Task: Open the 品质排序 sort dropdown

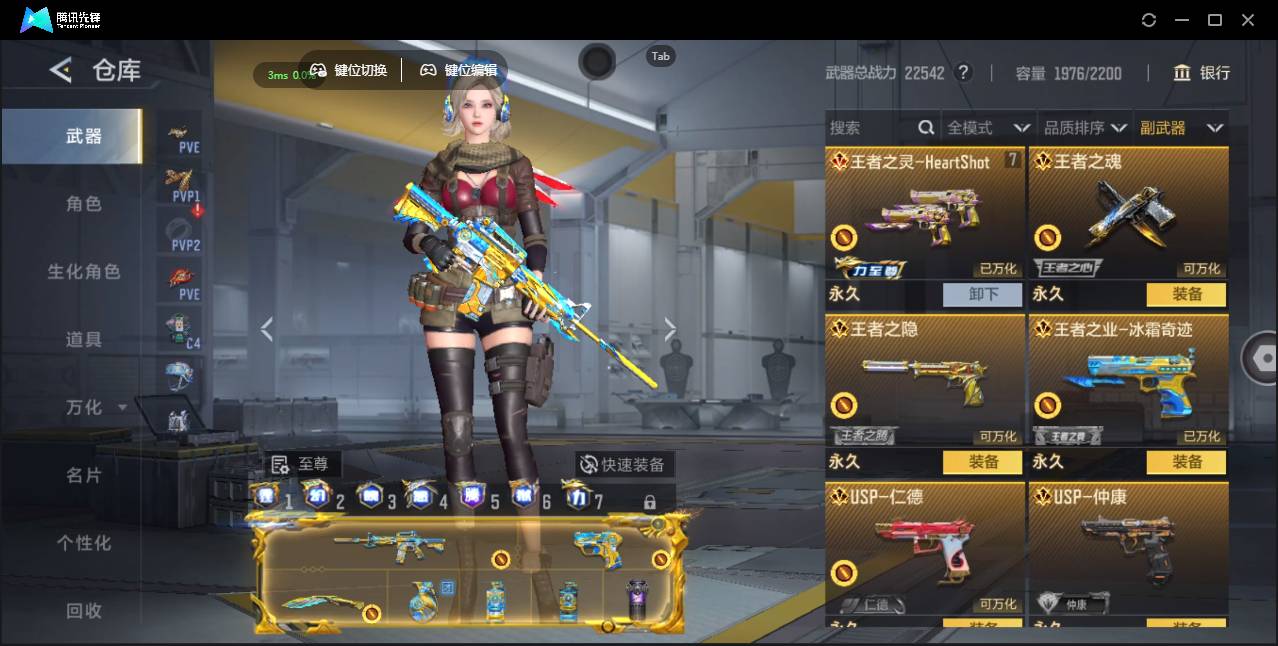Action: point(1085,128)
